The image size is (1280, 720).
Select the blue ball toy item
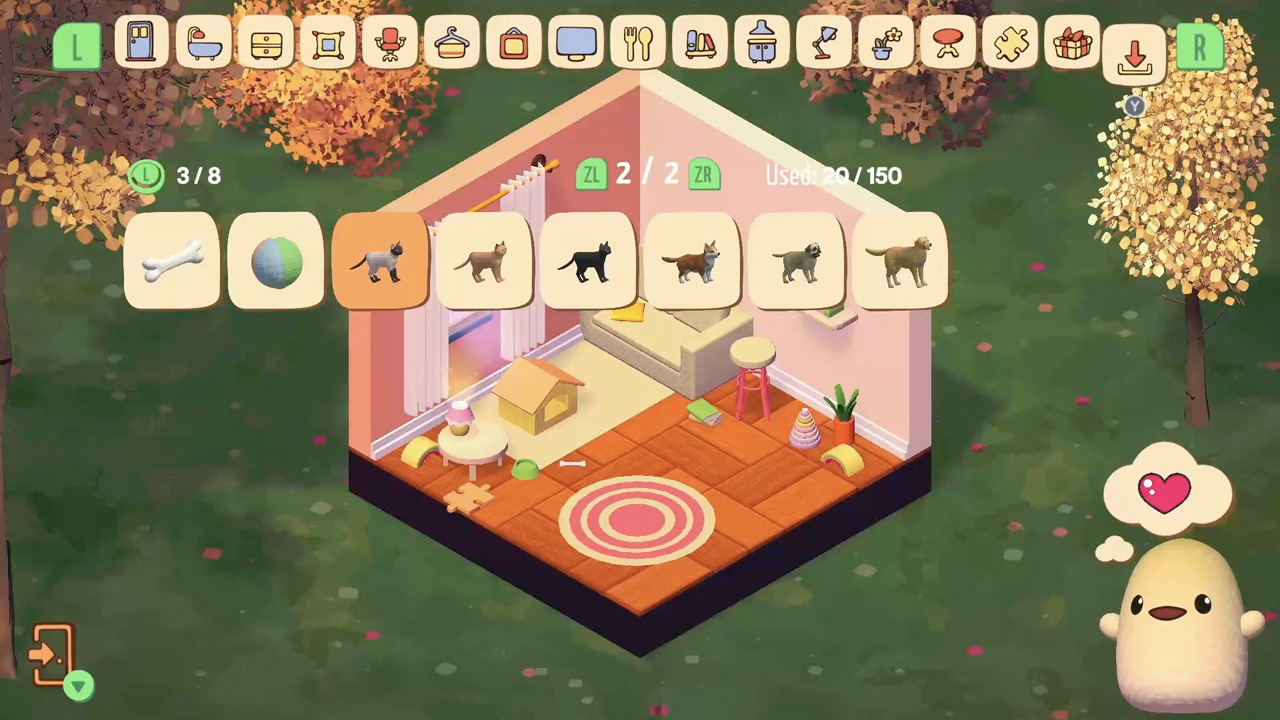point(277,260)
